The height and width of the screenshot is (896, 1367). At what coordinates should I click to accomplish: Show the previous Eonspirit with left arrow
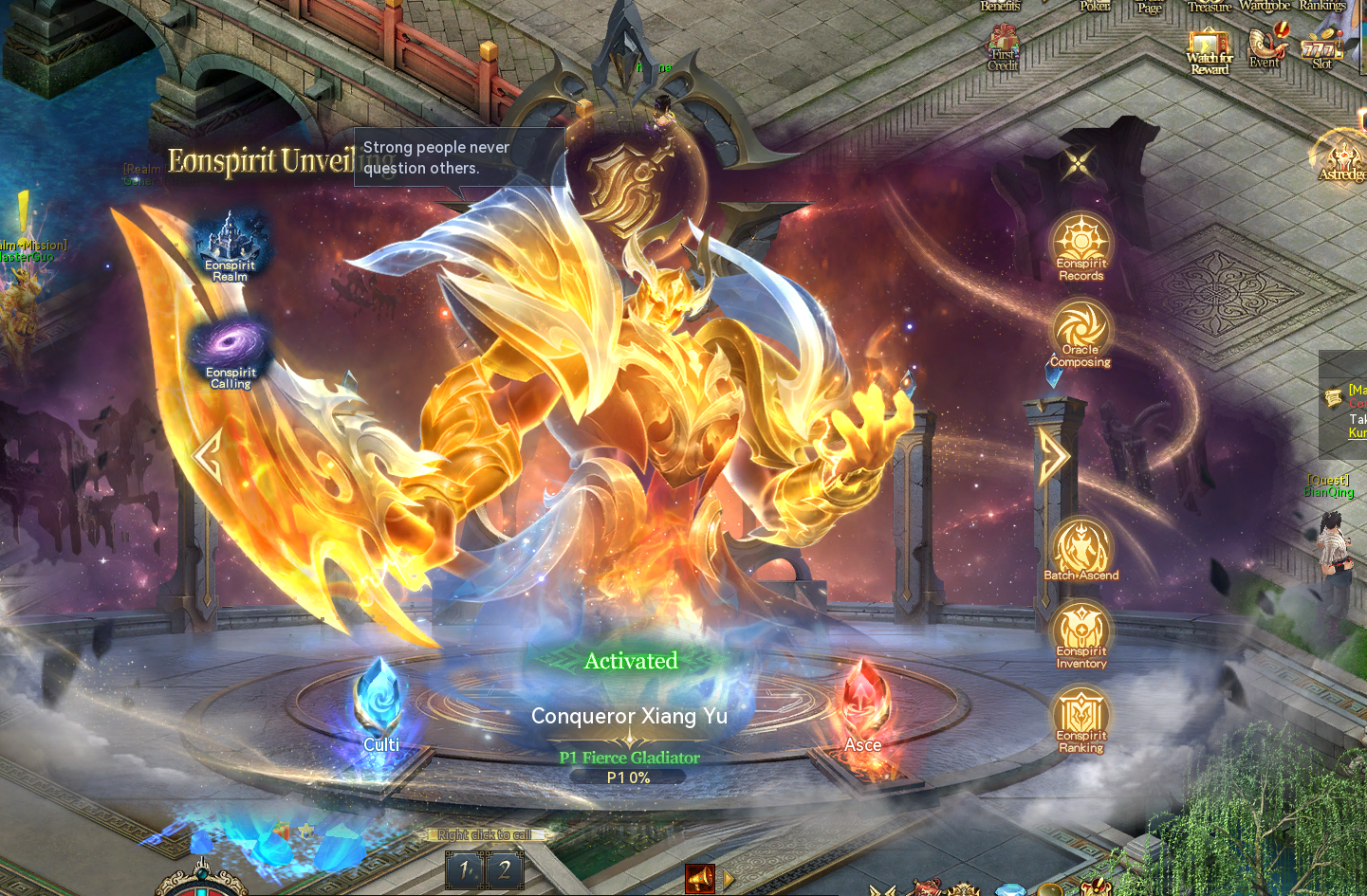pos(207,456)
